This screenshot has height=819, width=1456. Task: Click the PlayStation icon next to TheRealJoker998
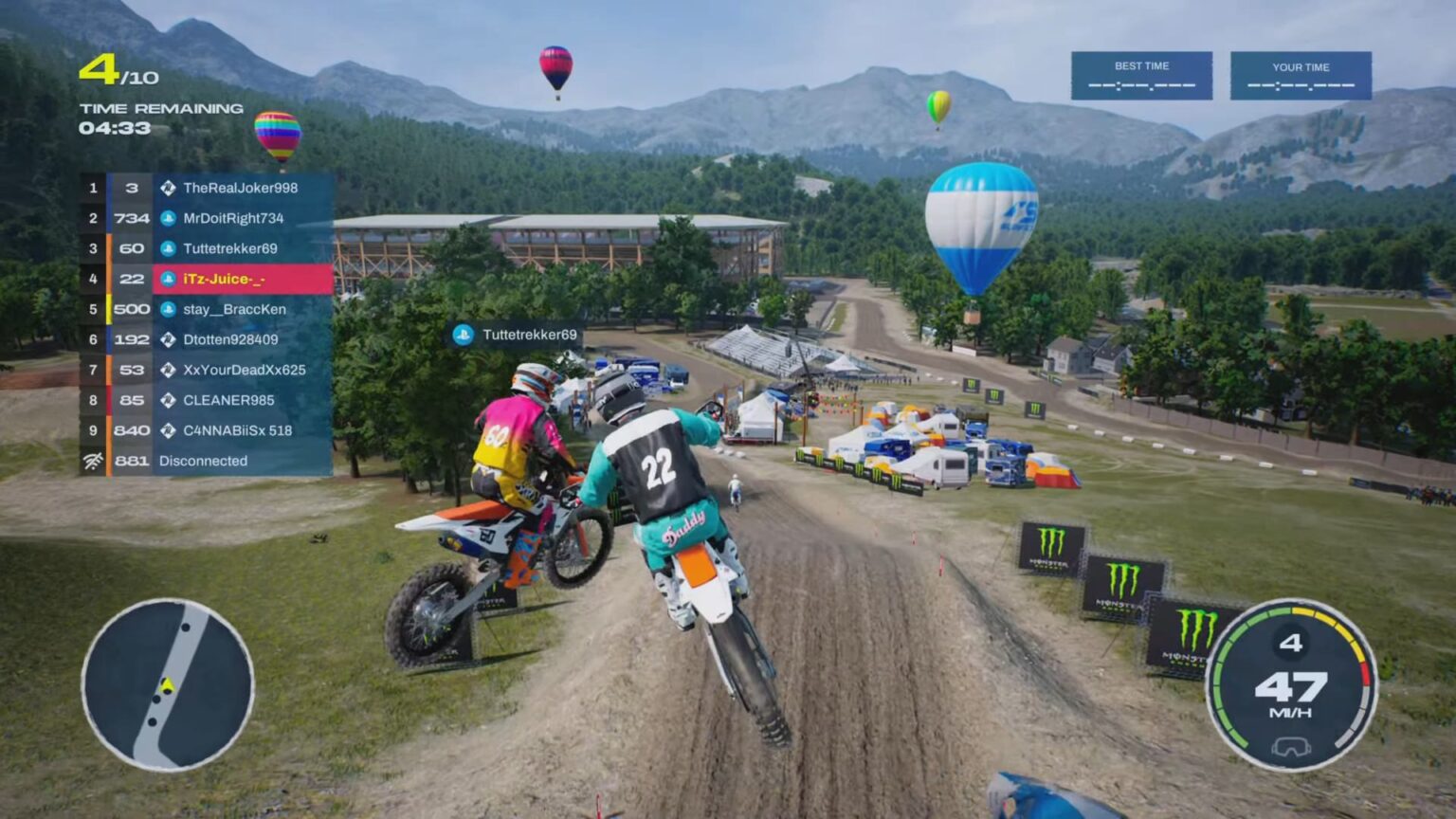coord(169,188)
